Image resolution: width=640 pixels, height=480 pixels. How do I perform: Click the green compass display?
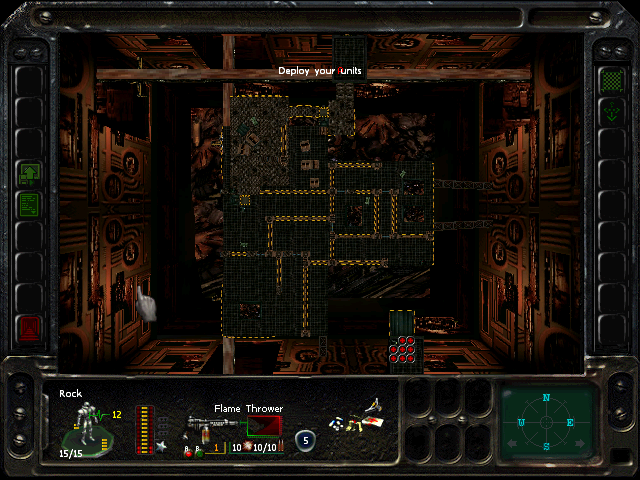[546, 421]
